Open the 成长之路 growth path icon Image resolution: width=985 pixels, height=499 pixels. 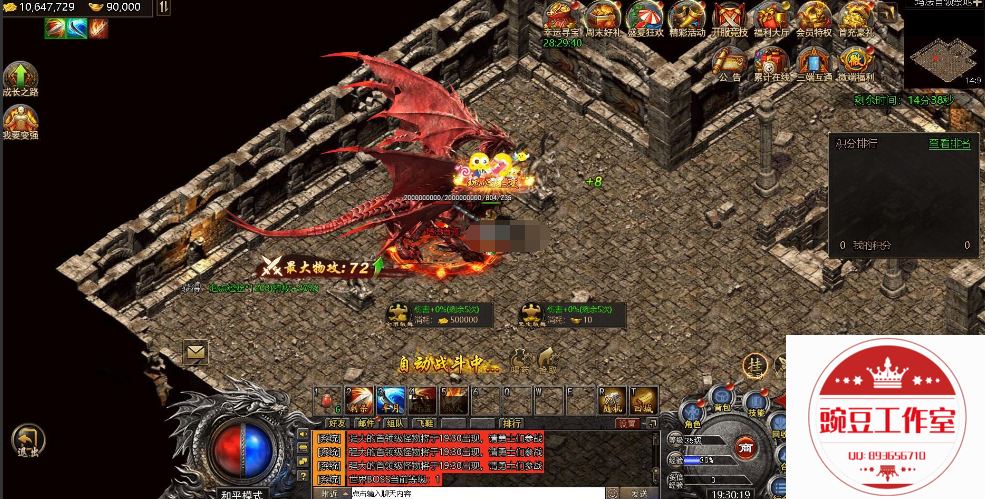pos(19,80)
